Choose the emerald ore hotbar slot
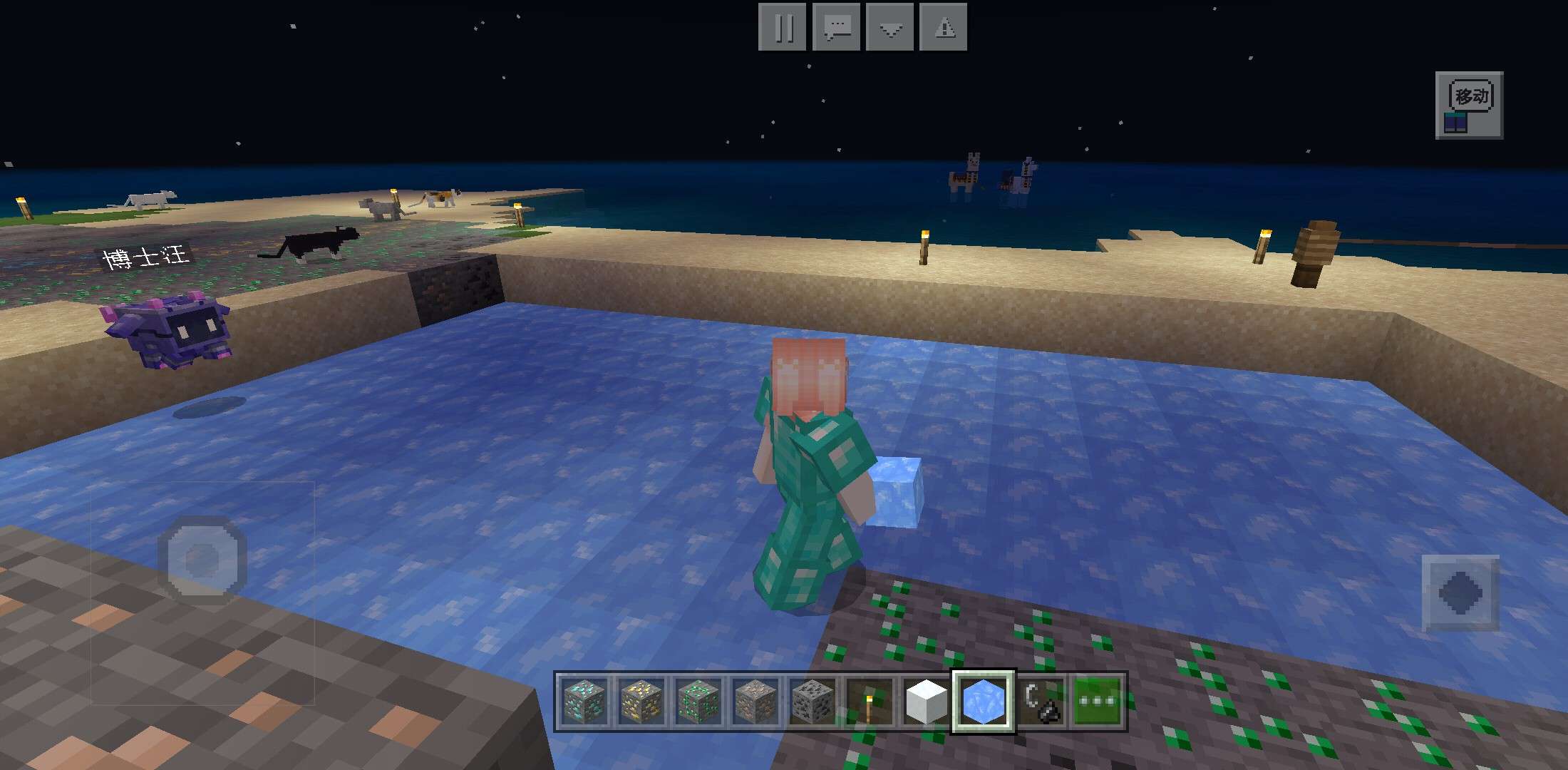 tap(698, 701)
